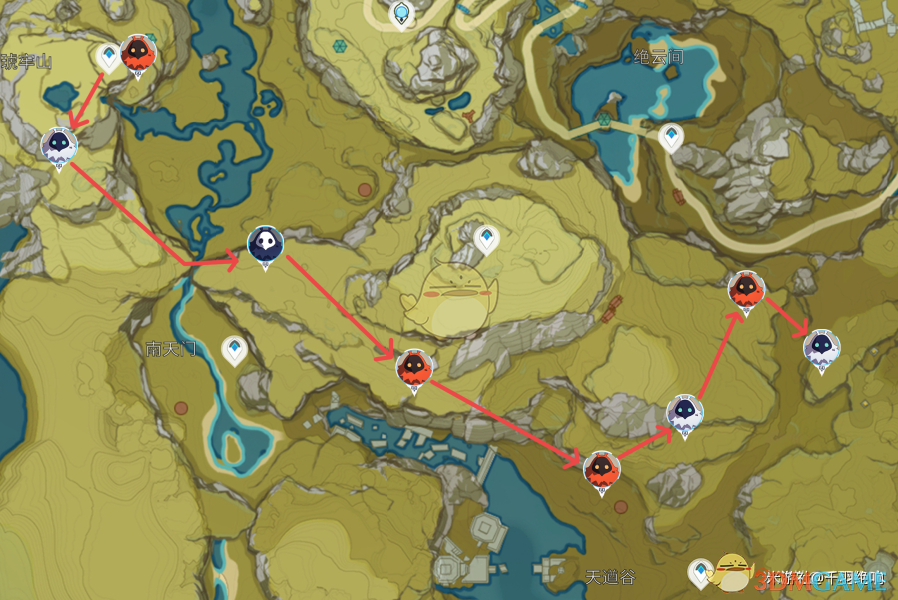This screenshot has height=600, width=898.
Task: Select the blue Statue of the Seven marker
Action: point(402,13)
